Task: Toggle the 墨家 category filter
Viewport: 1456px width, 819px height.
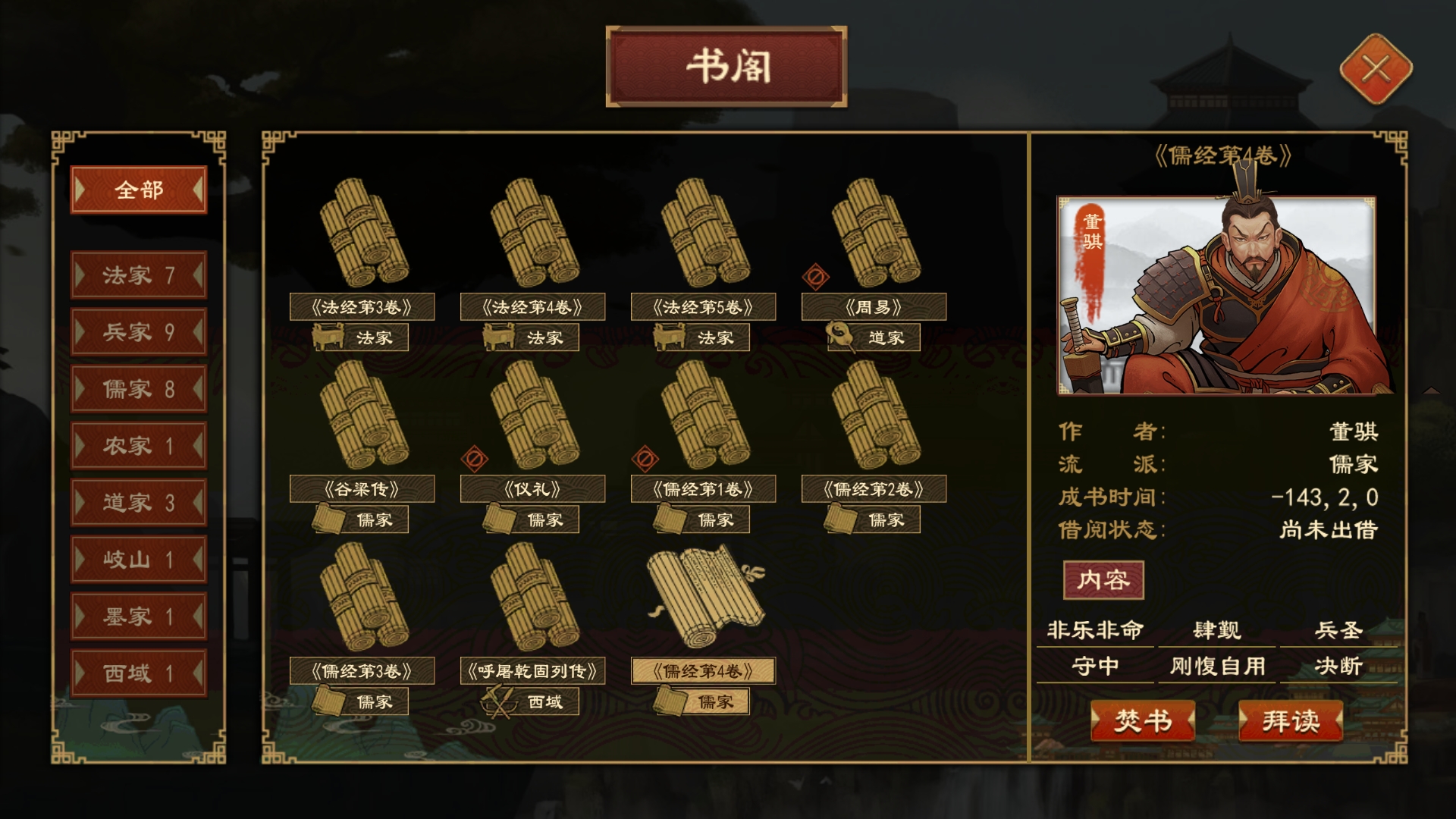Action: tap(138, 617)
